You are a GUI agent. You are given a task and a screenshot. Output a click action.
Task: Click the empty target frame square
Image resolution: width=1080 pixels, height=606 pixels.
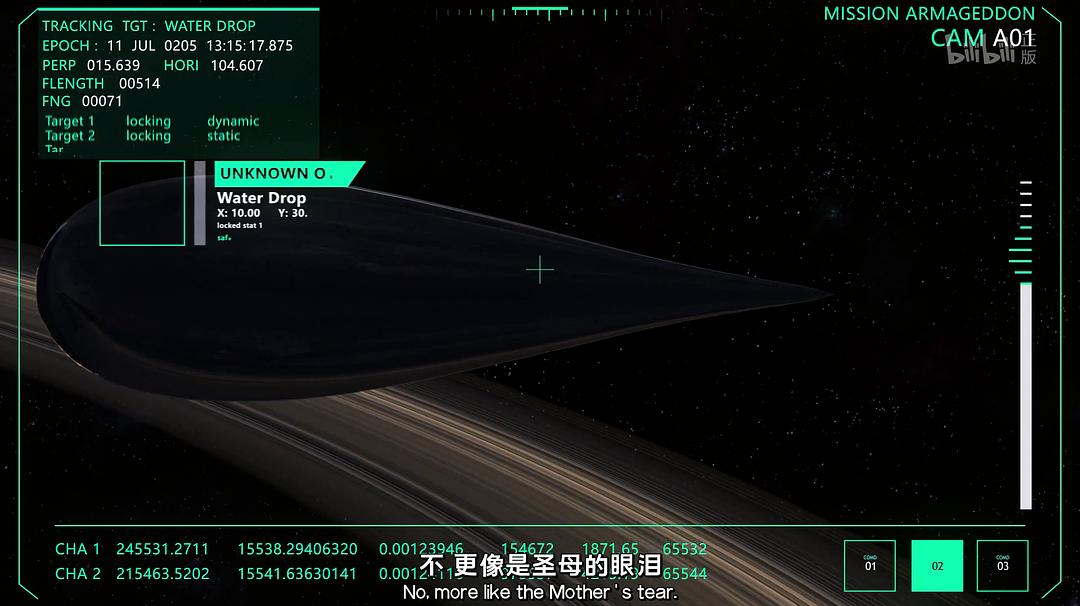click(x=142, y=203)
